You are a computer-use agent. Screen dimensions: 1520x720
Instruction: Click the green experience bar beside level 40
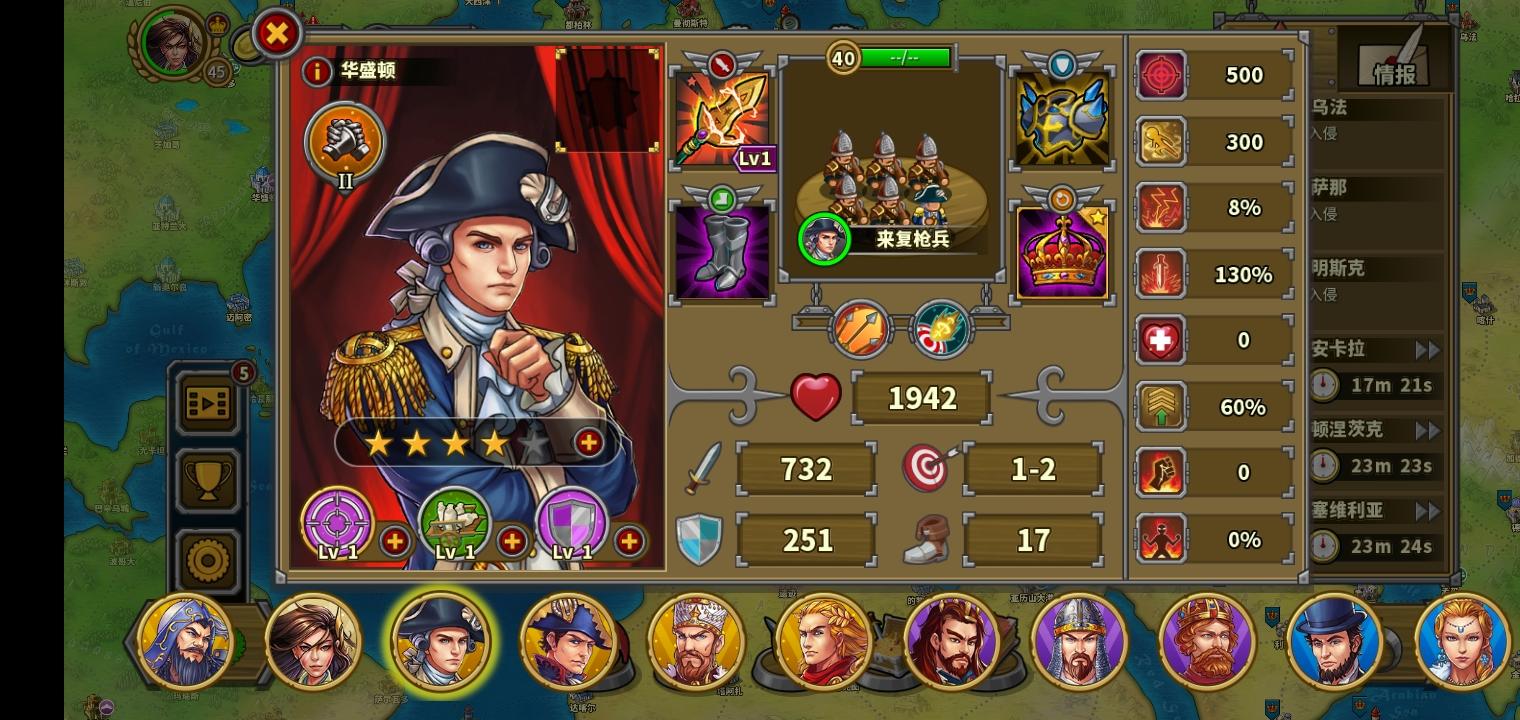click(905, 58)
